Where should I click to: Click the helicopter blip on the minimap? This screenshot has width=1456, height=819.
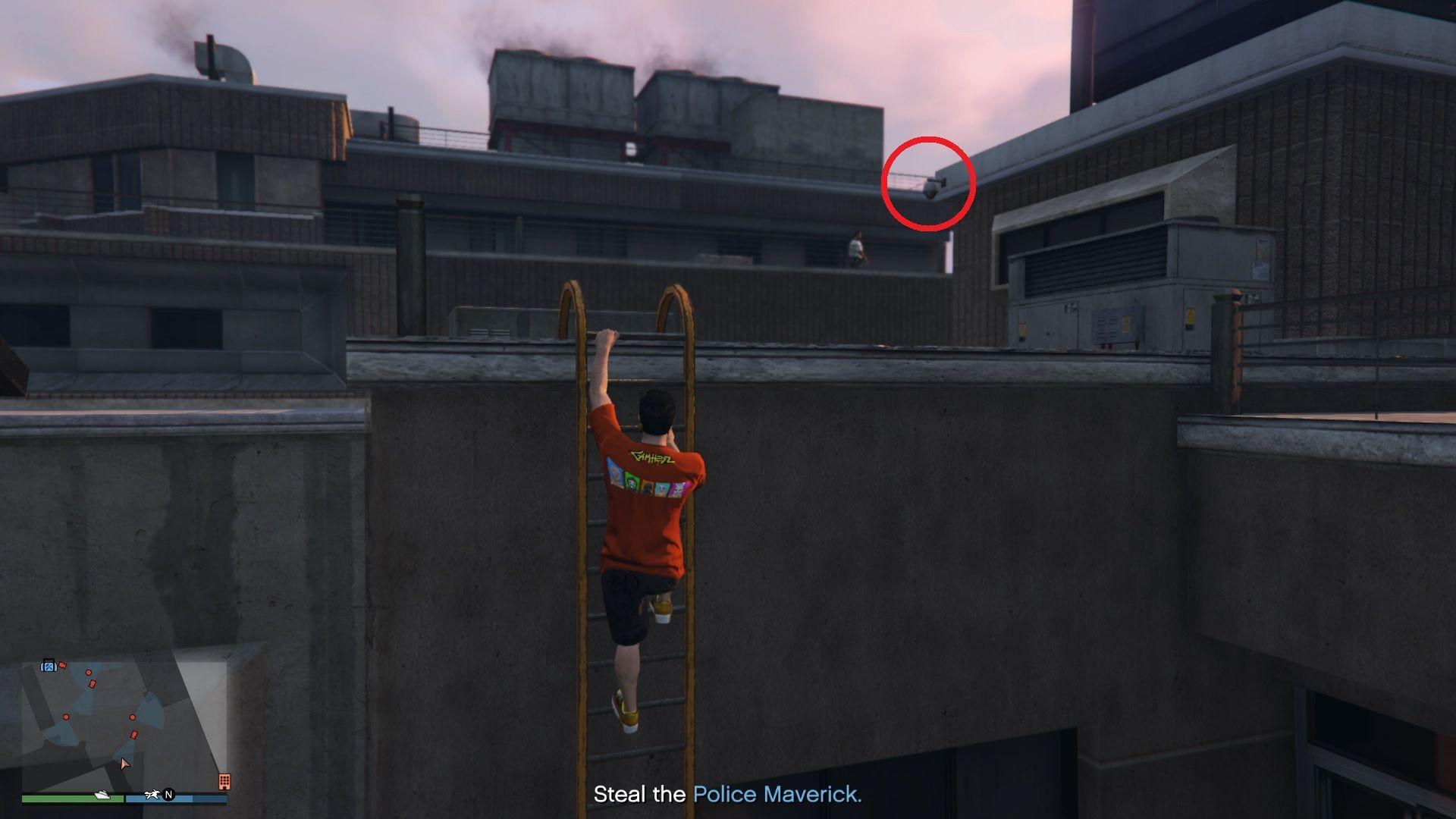click(x=49, y=666)
